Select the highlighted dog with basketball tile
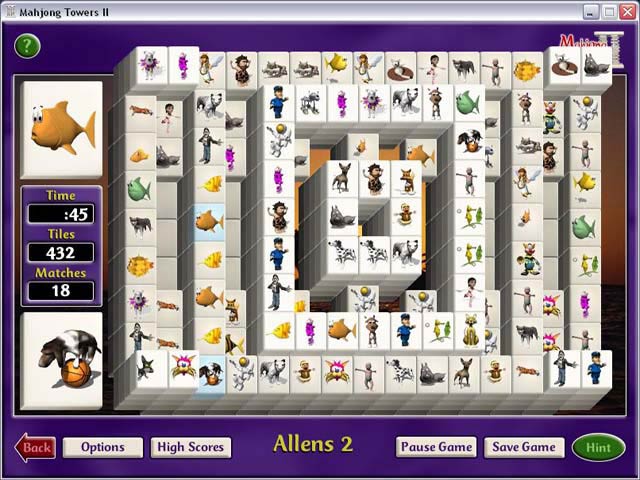The height and width of the screenshot is (480, 640). (210, 373)
